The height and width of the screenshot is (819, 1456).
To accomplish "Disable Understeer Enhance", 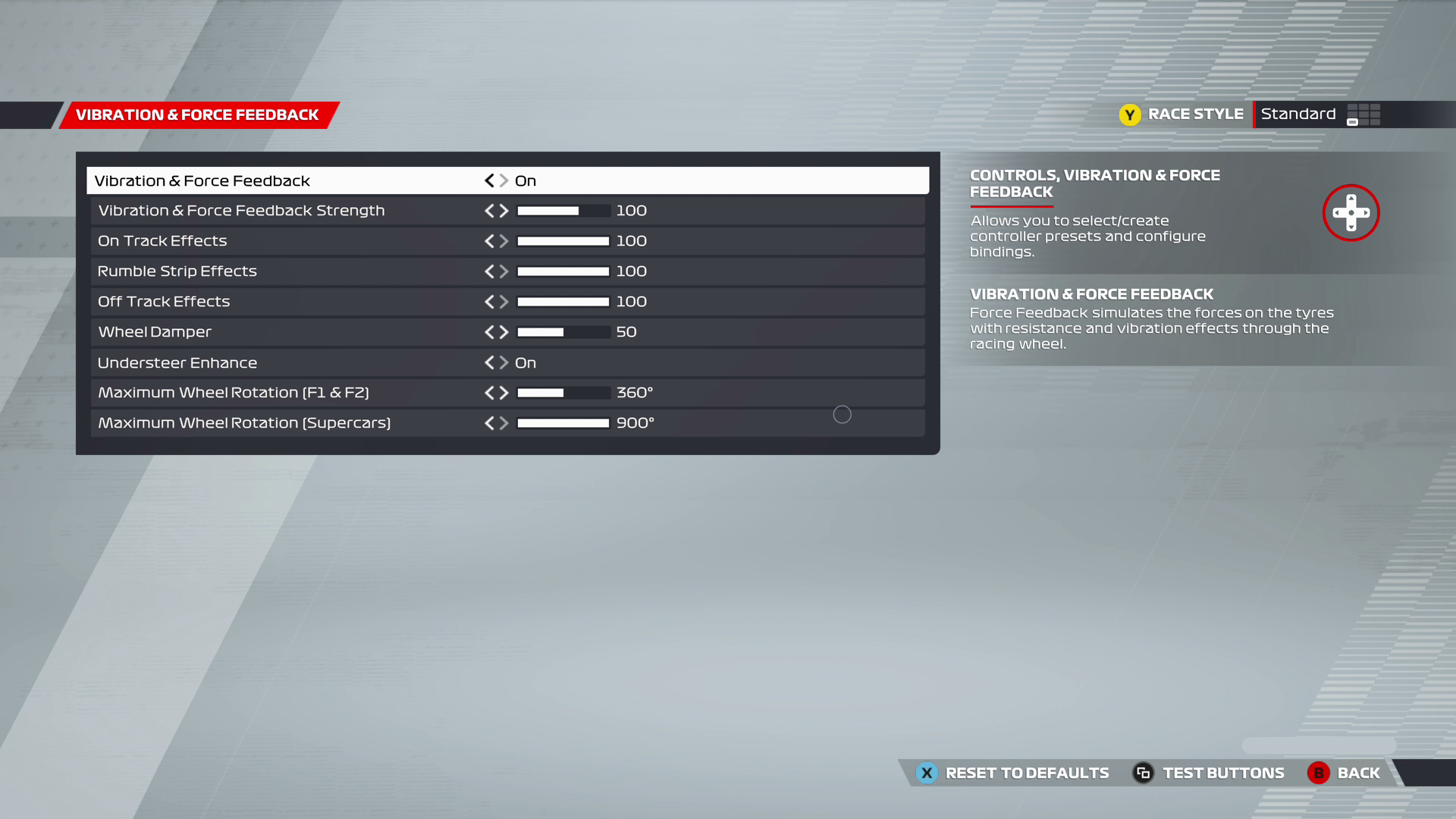I will 489,362.
